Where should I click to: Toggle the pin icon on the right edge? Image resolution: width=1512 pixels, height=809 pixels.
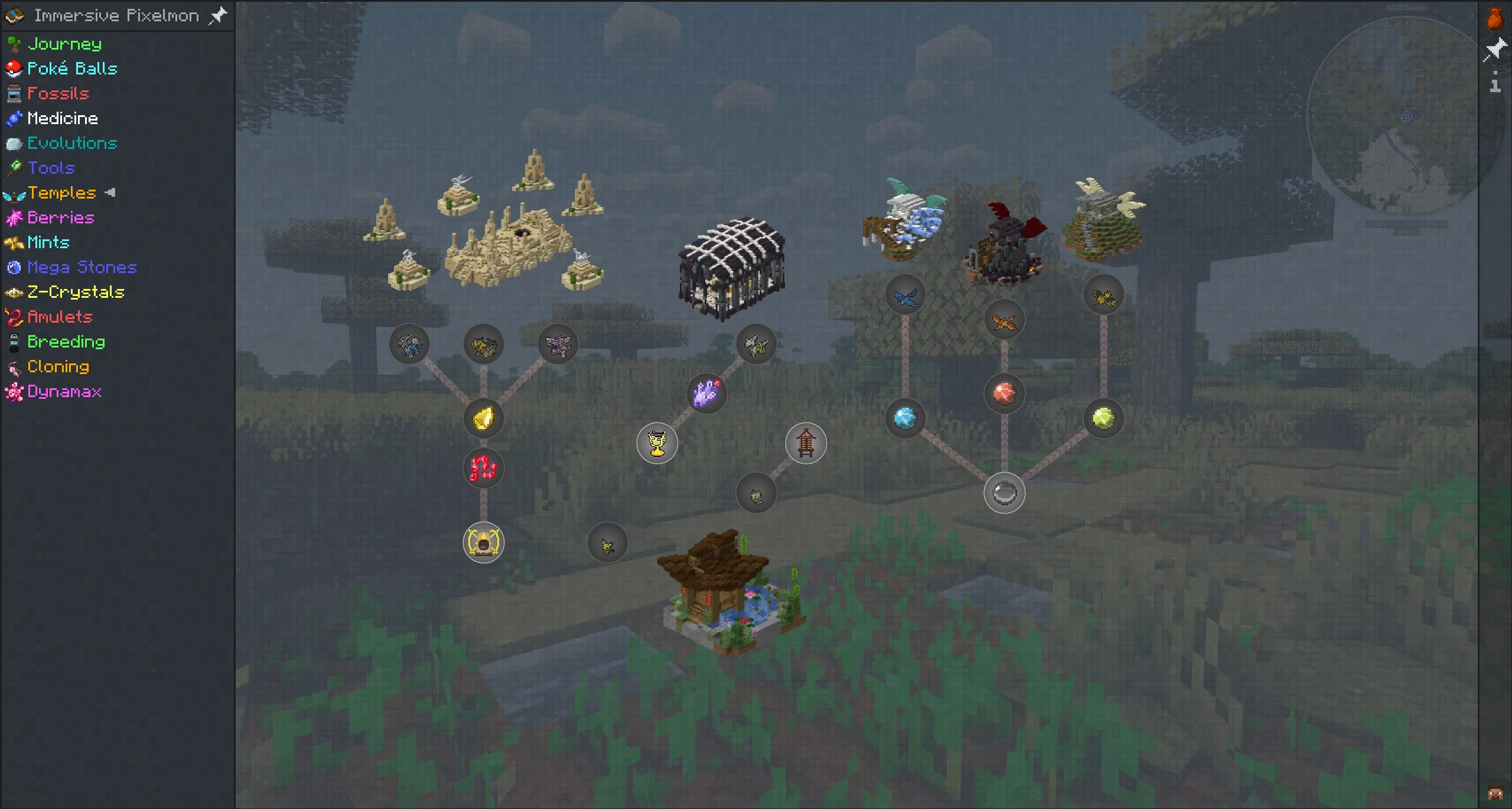(1497, 49)
